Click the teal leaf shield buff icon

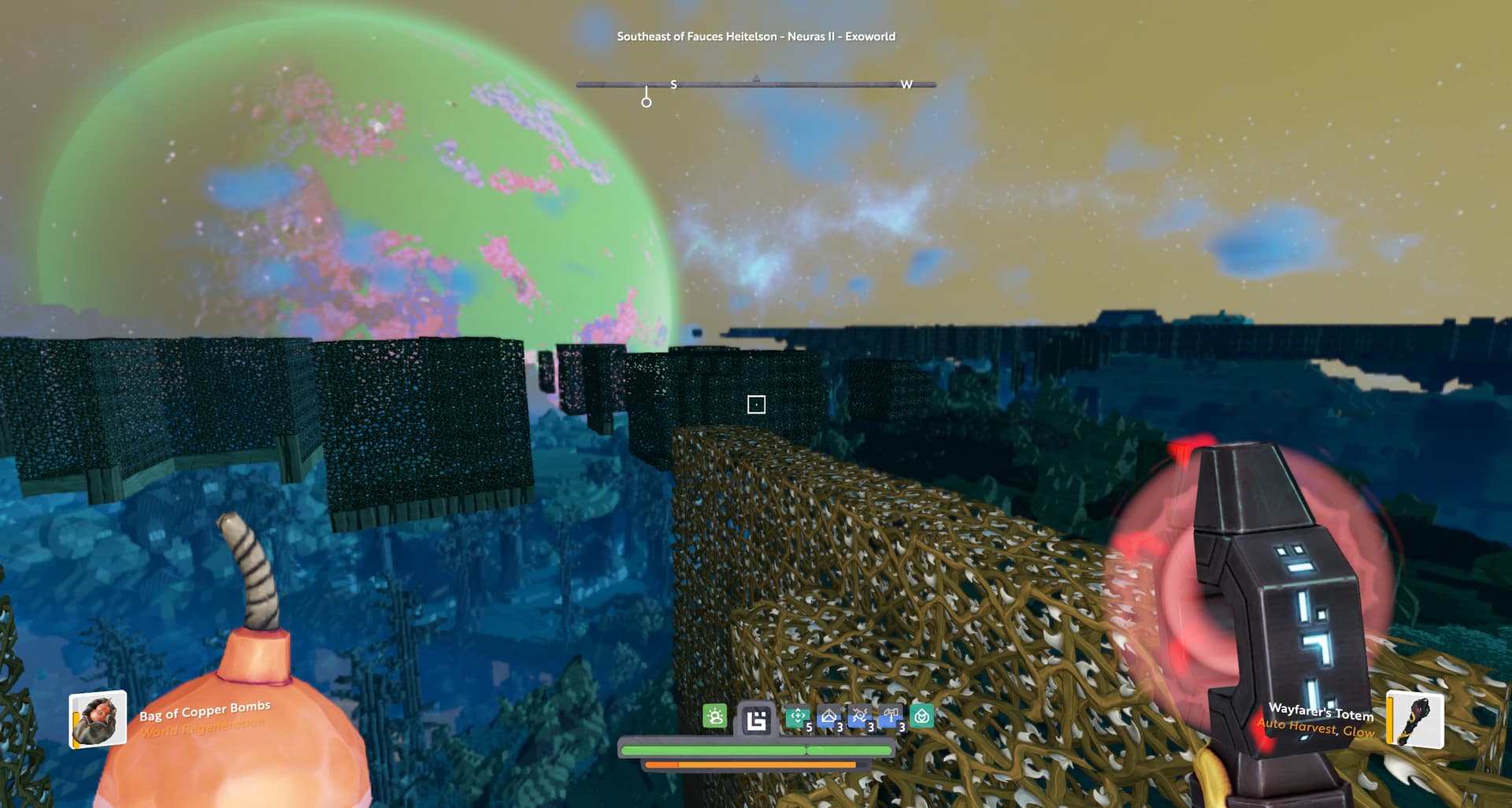[921, 717]
